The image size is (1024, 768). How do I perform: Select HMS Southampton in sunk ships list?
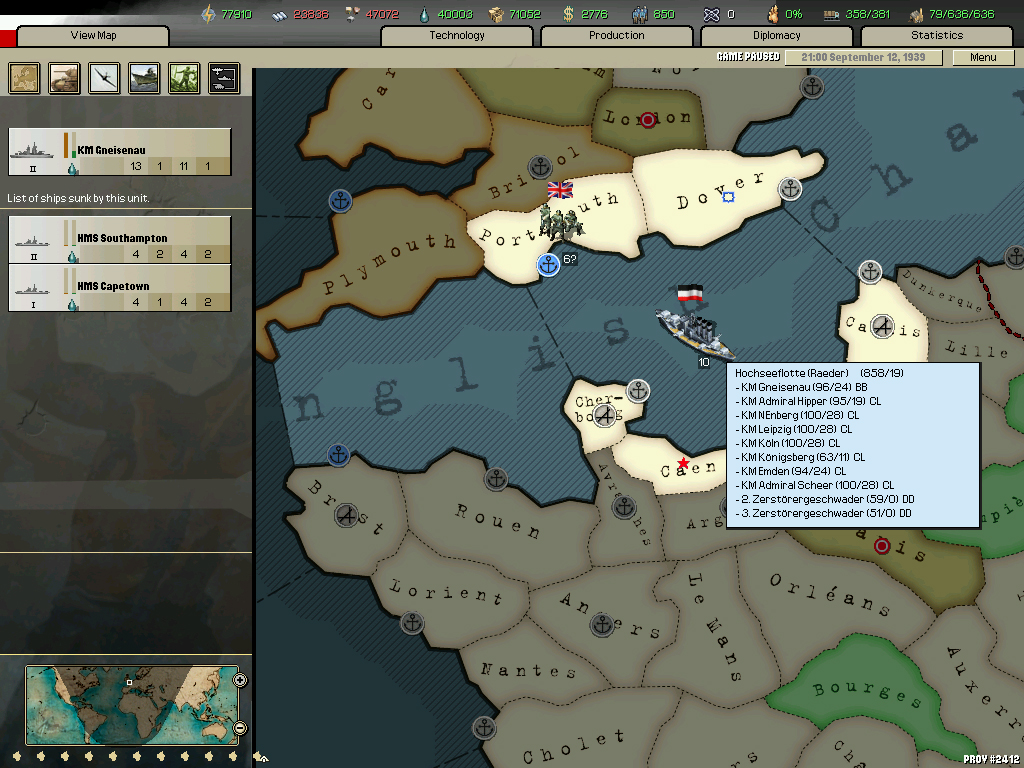[x=119, y=240]
